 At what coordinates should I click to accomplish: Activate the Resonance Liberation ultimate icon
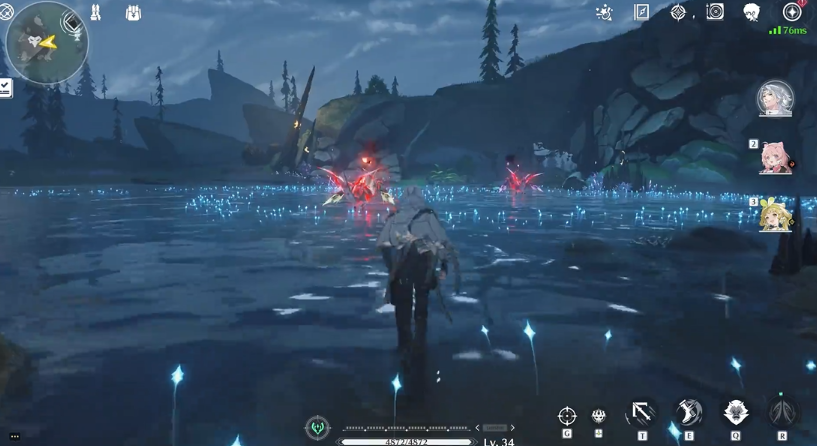(x=783, y=412)
